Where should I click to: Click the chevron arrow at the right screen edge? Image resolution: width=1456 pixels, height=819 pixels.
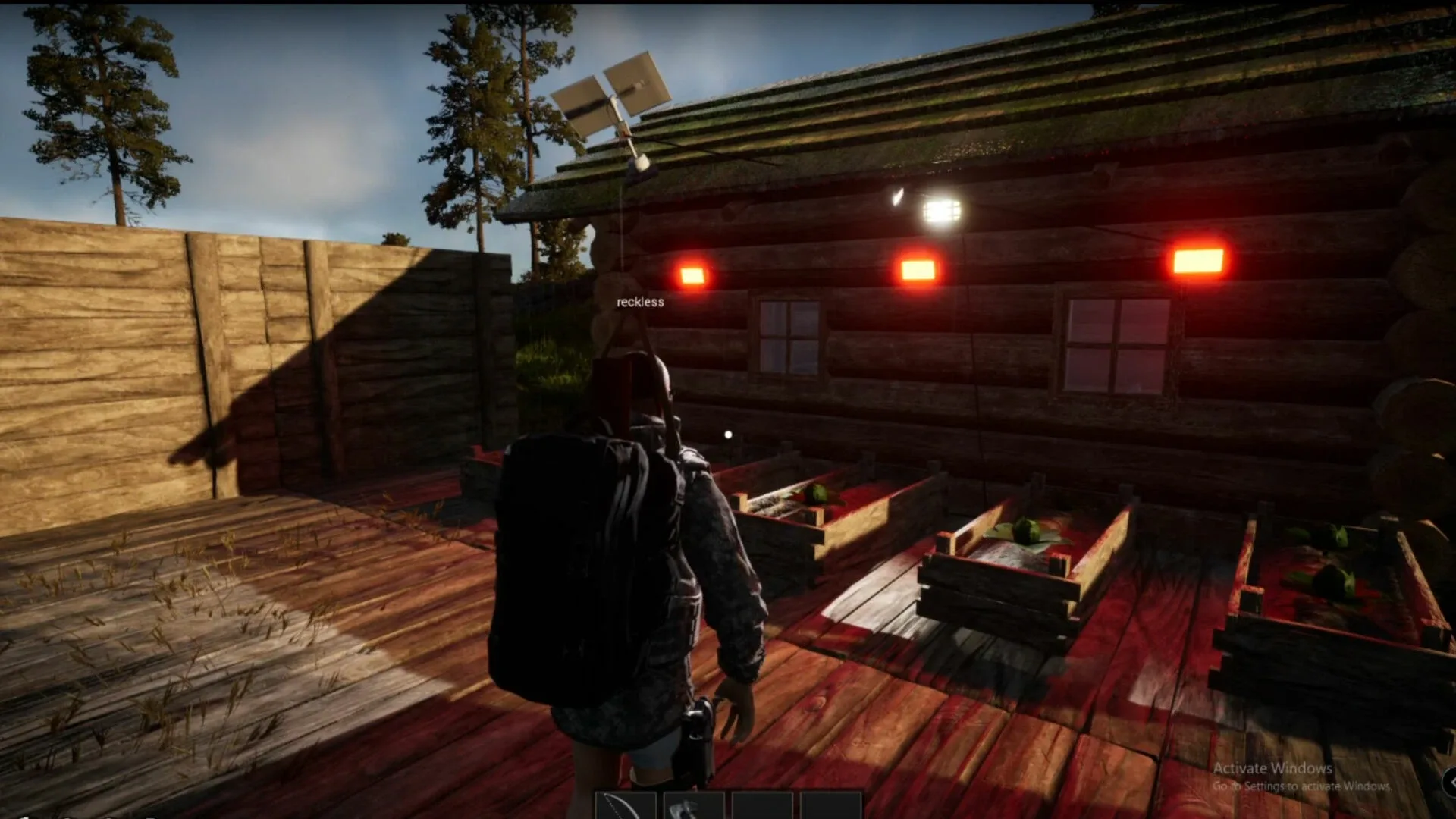[x=1451, y=783]
